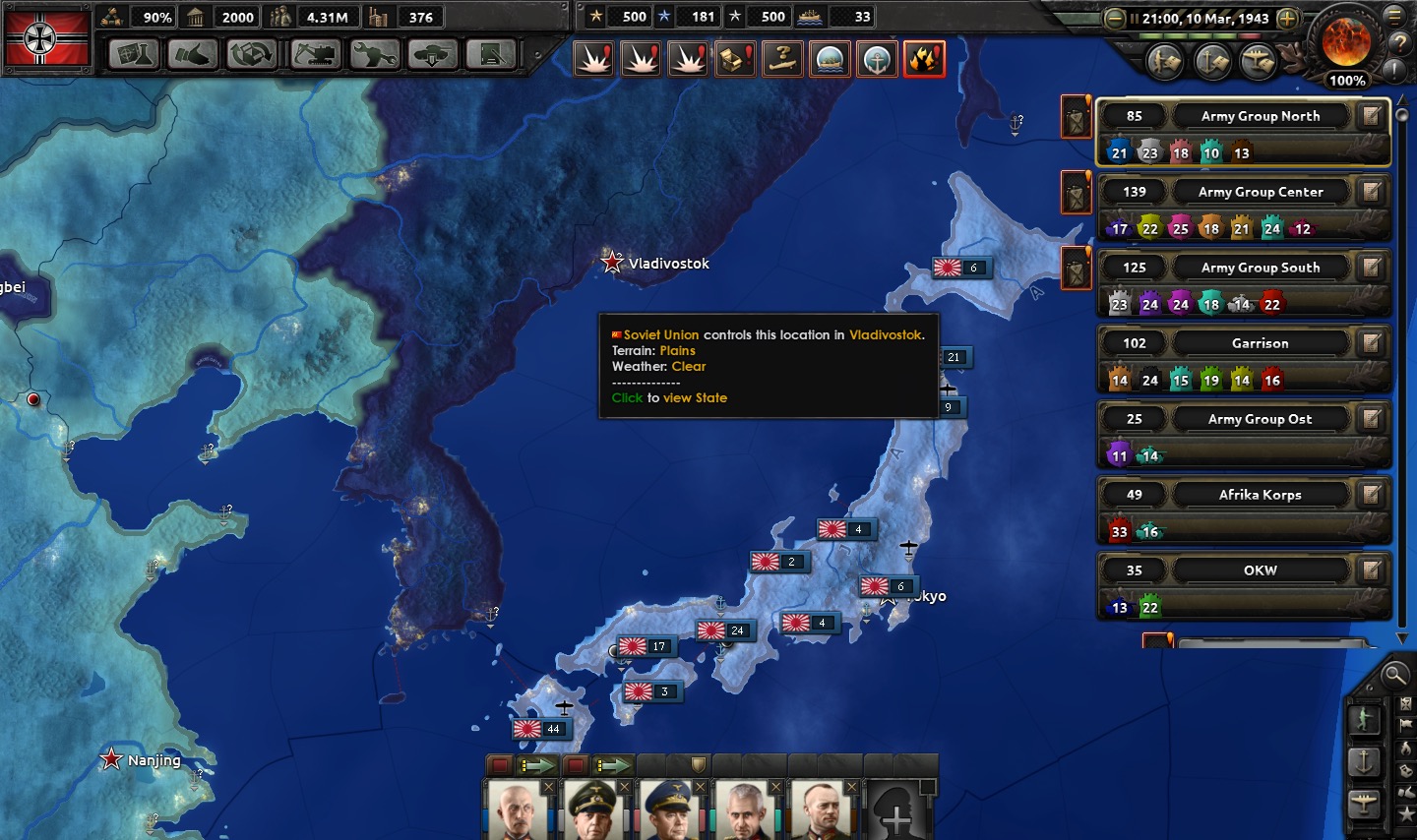The height and width of the screenshot is (840, 1417).
Task: Select the Garrison army group
Action: (1260, 343)
